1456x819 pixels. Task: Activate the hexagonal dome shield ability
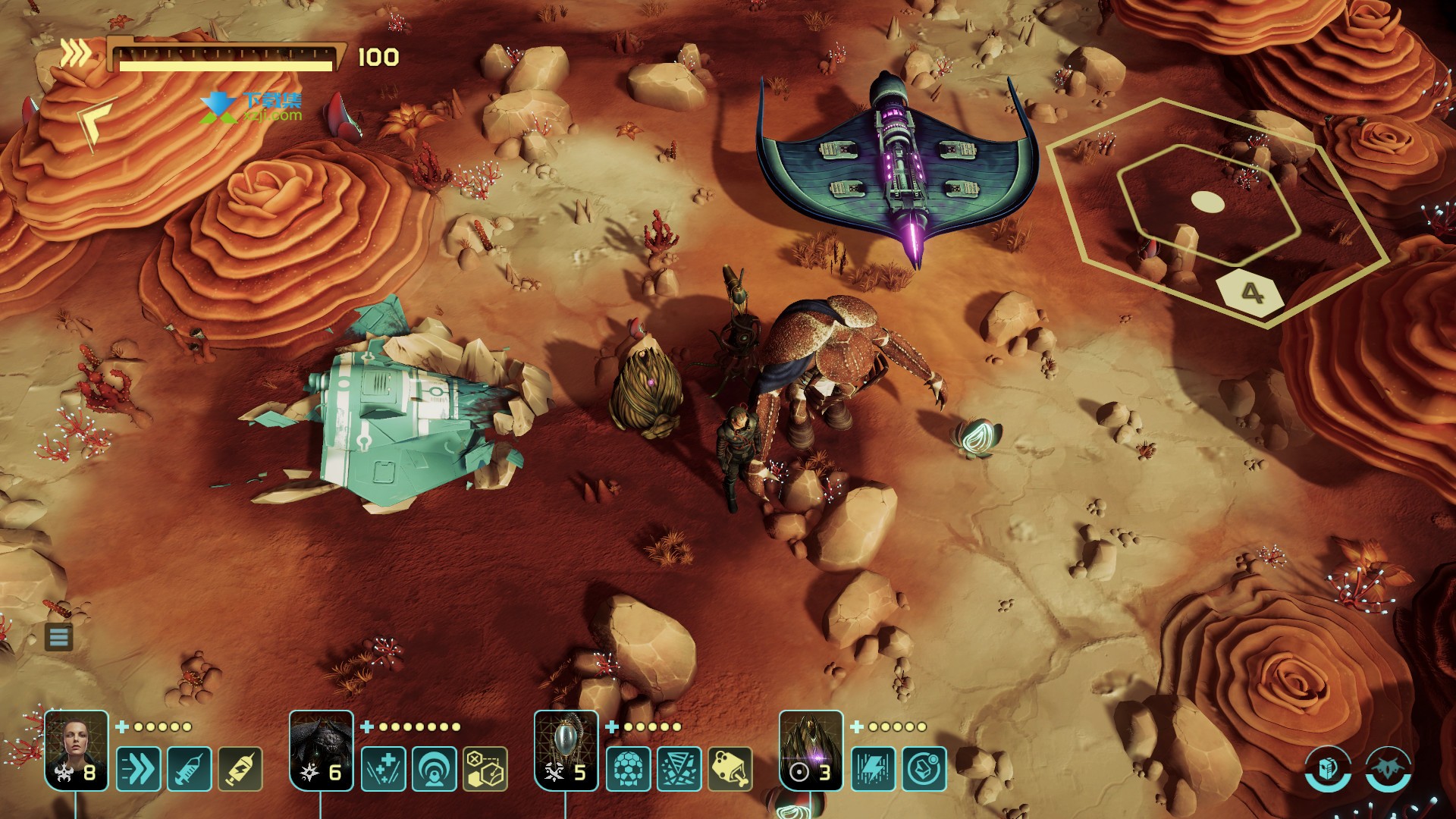(629, 769)
